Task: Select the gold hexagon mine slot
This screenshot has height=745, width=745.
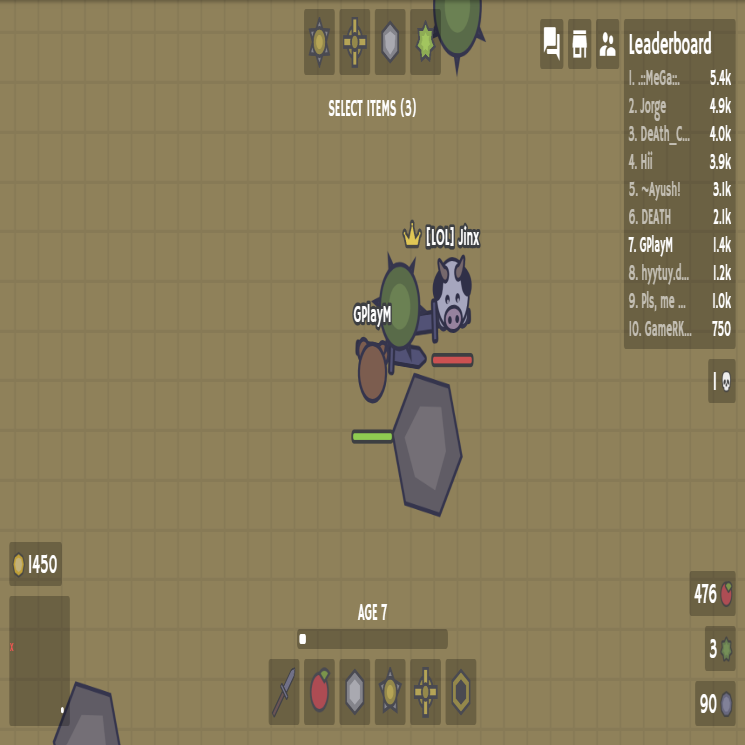Action: point(460,691)
